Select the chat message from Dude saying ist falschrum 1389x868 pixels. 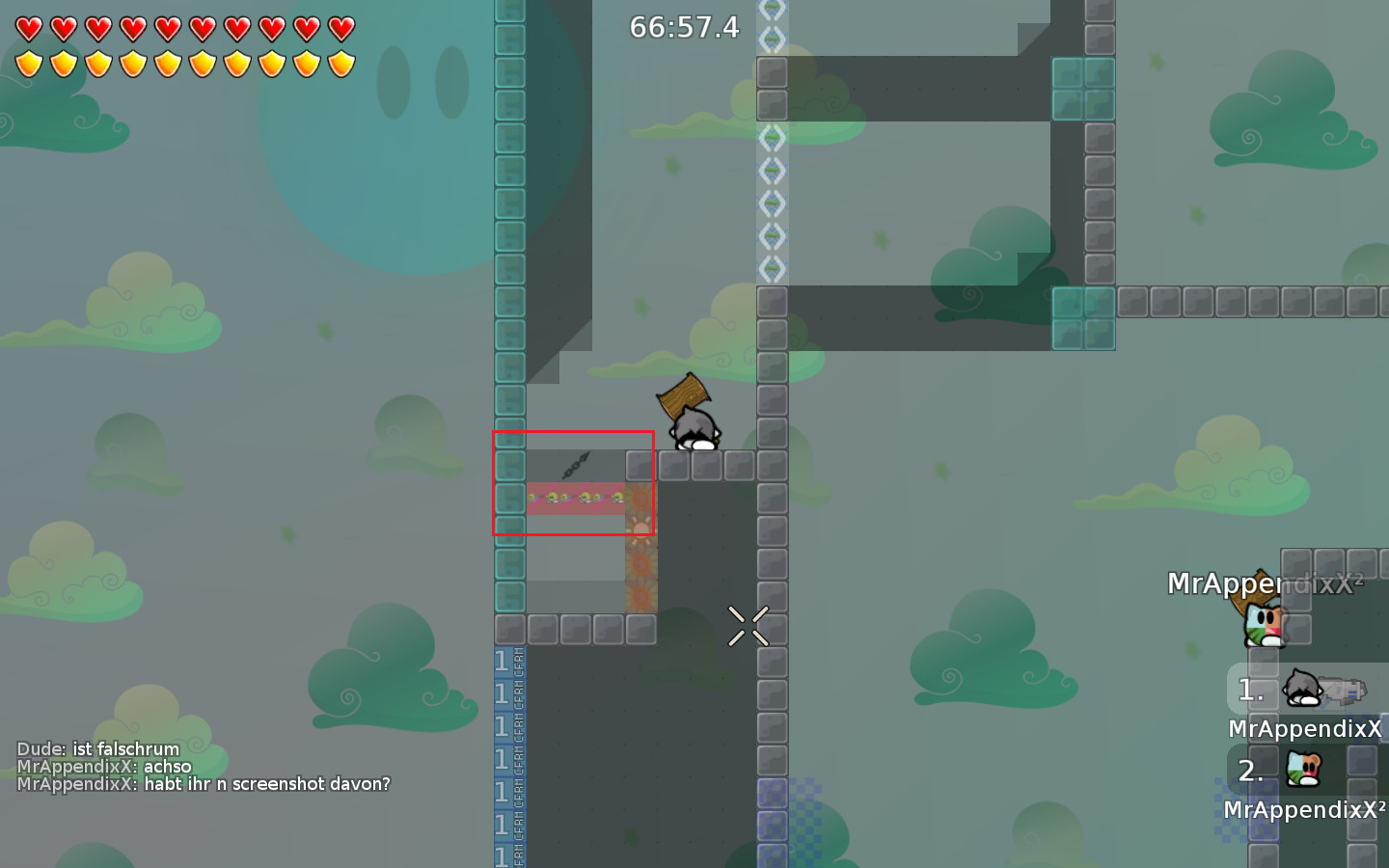96,749
